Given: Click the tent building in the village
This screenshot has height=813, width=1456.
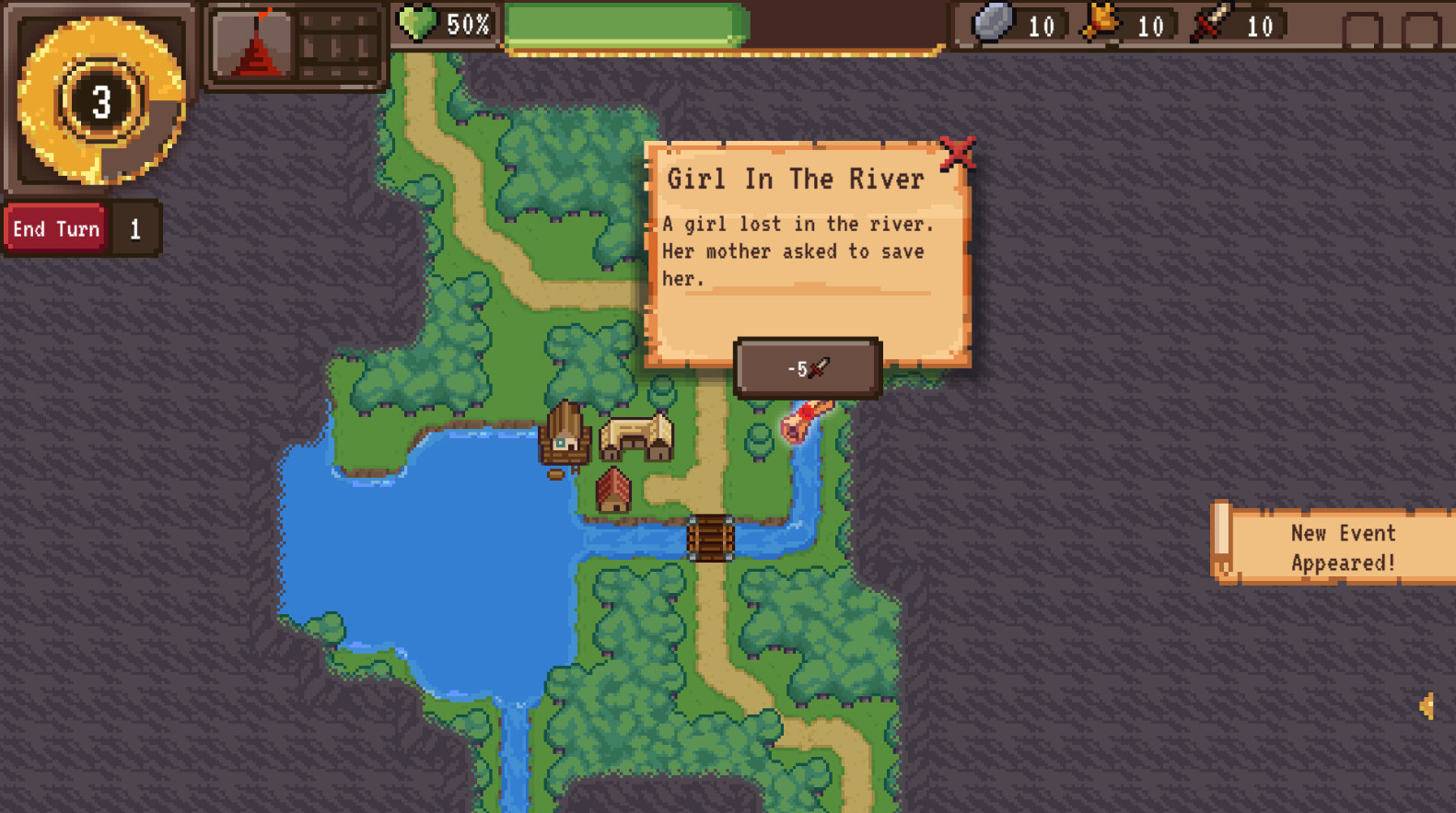Looking at the screenshot, I should [637, 435].
